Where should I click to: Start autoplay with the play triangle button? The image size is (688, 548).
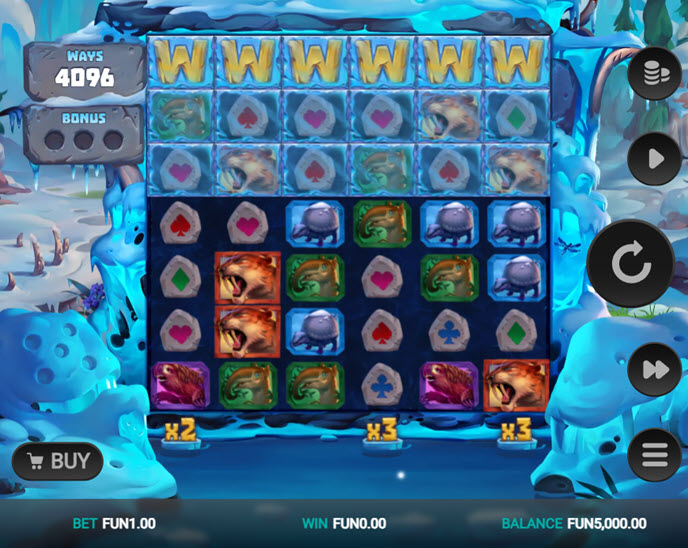[655, 159]
